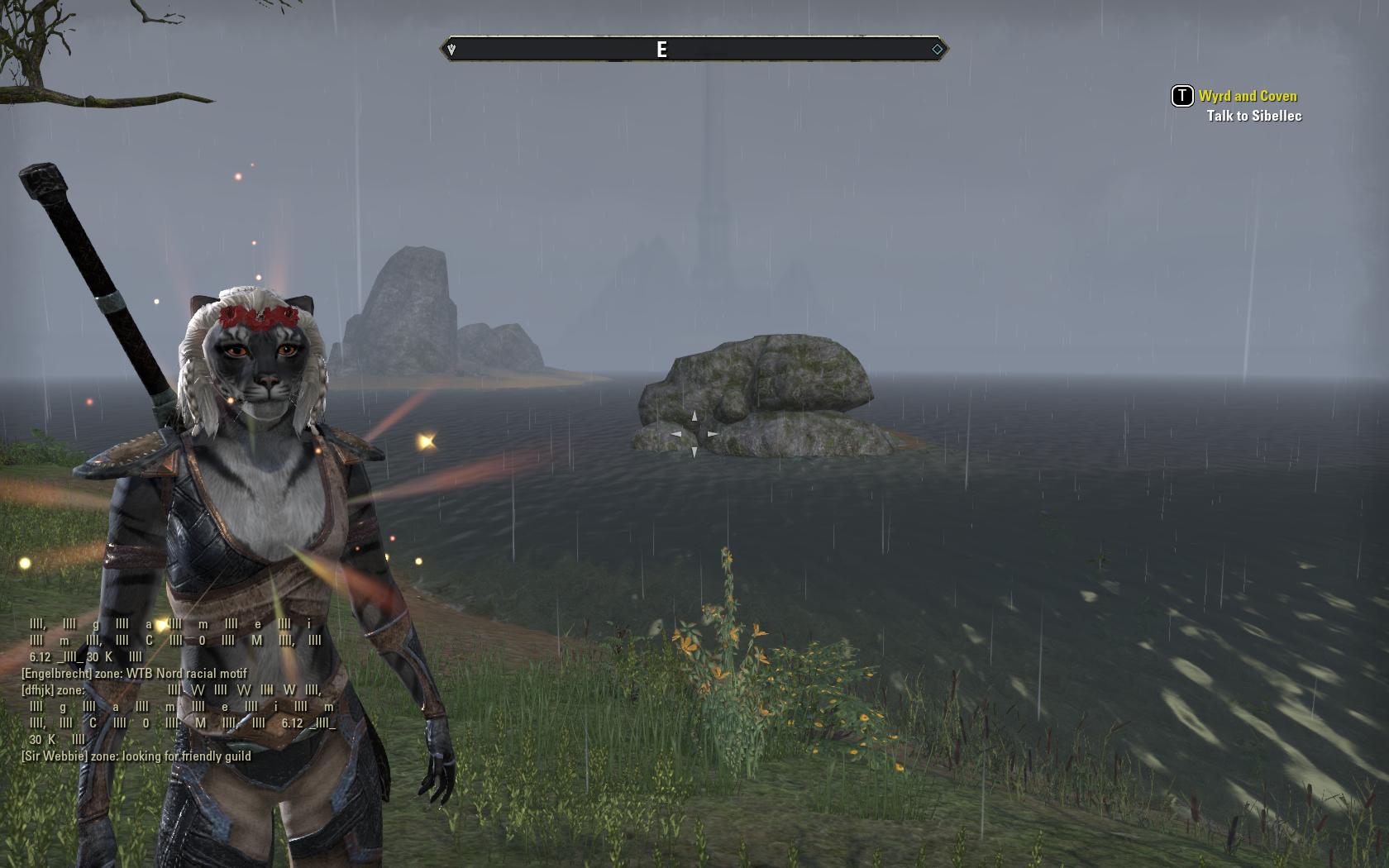Click the dfhjk player name in zone chat
Image resolution: width=1389 pixels, height=868 pixels.
pyautogui.click(x=37, y=690)
